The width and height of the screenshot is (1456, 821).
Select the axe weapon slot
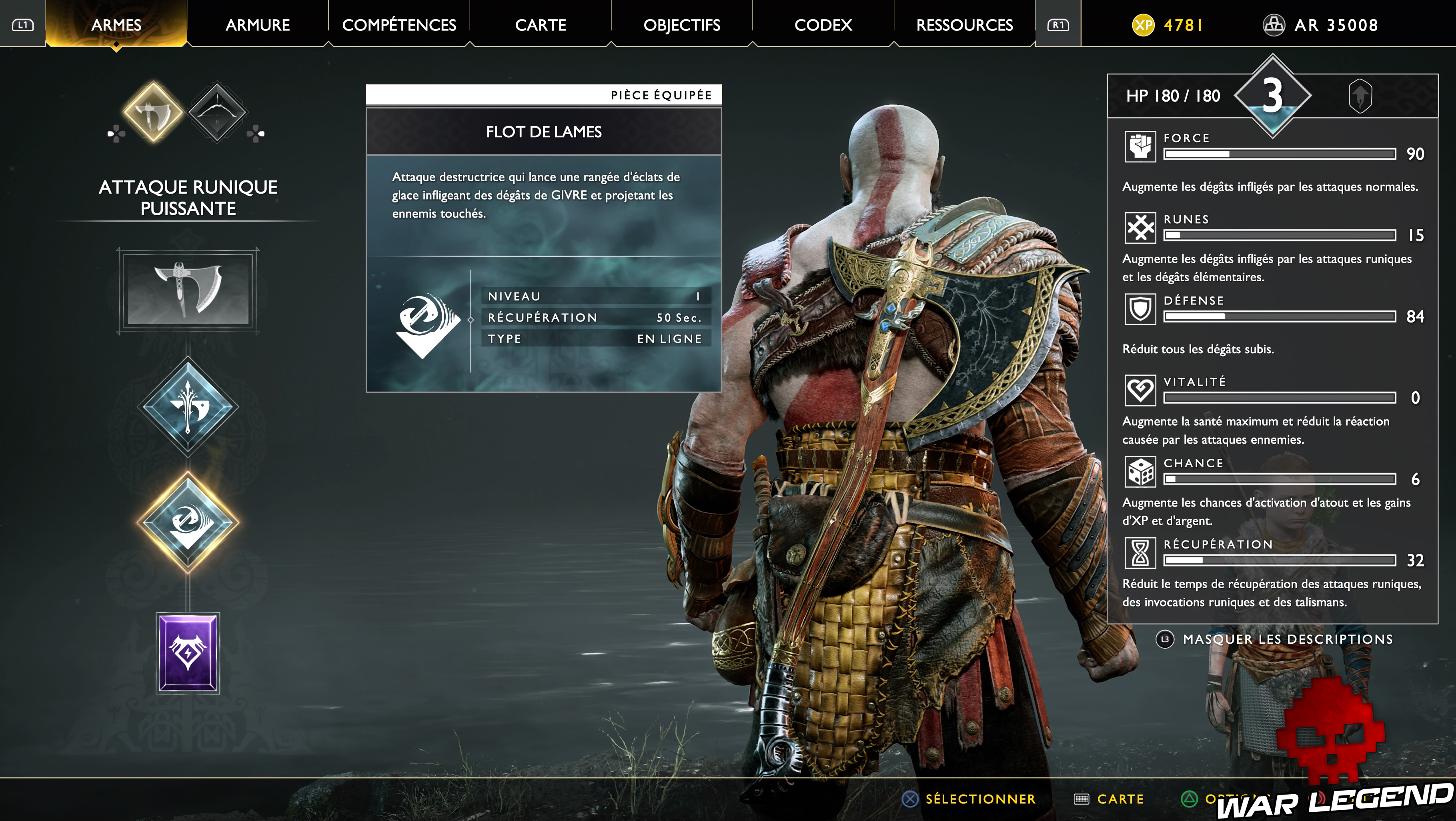pyautogui.click(x=188, y=290)
